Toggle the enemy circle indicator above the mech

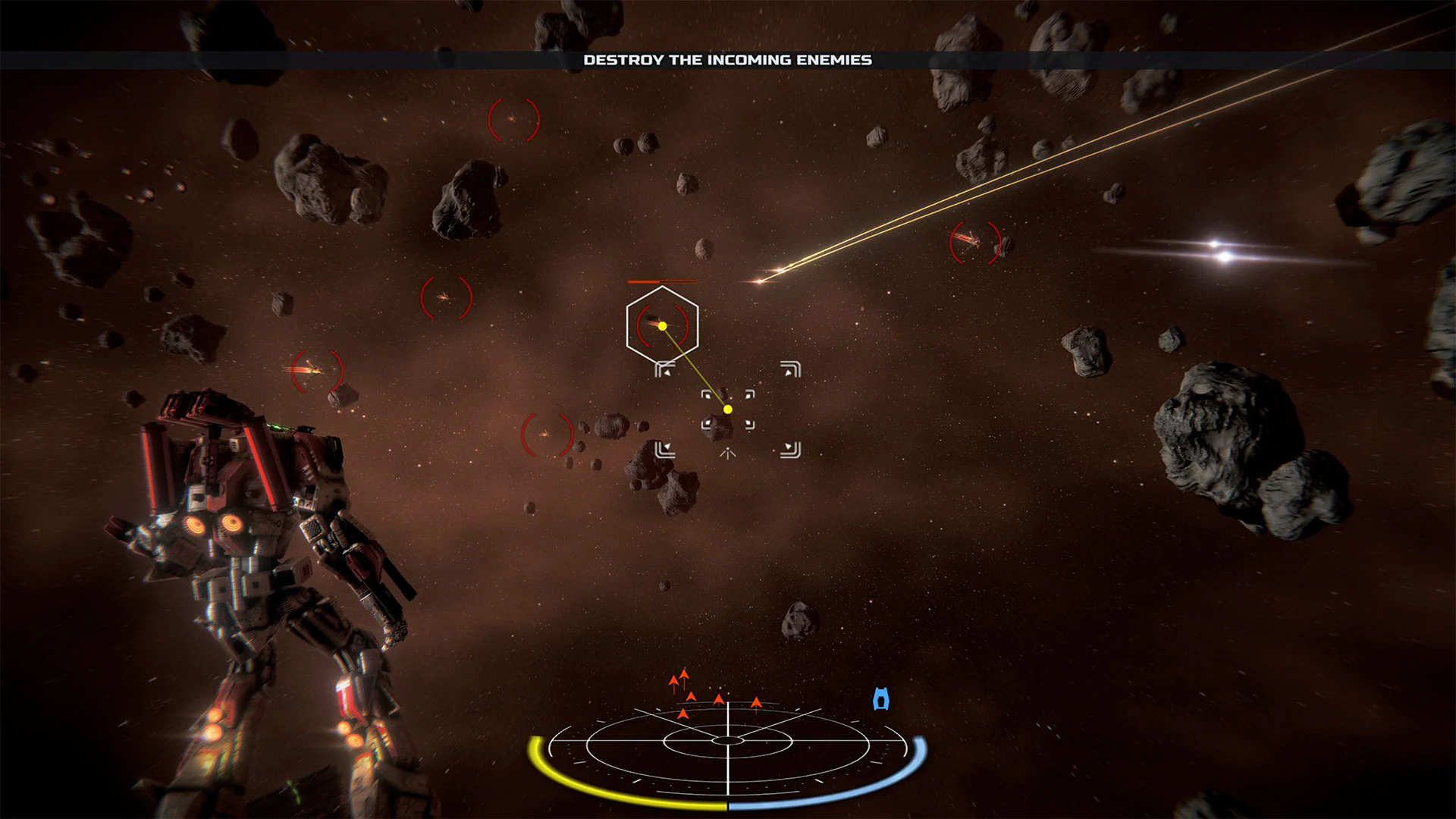[x=446, y=298]
